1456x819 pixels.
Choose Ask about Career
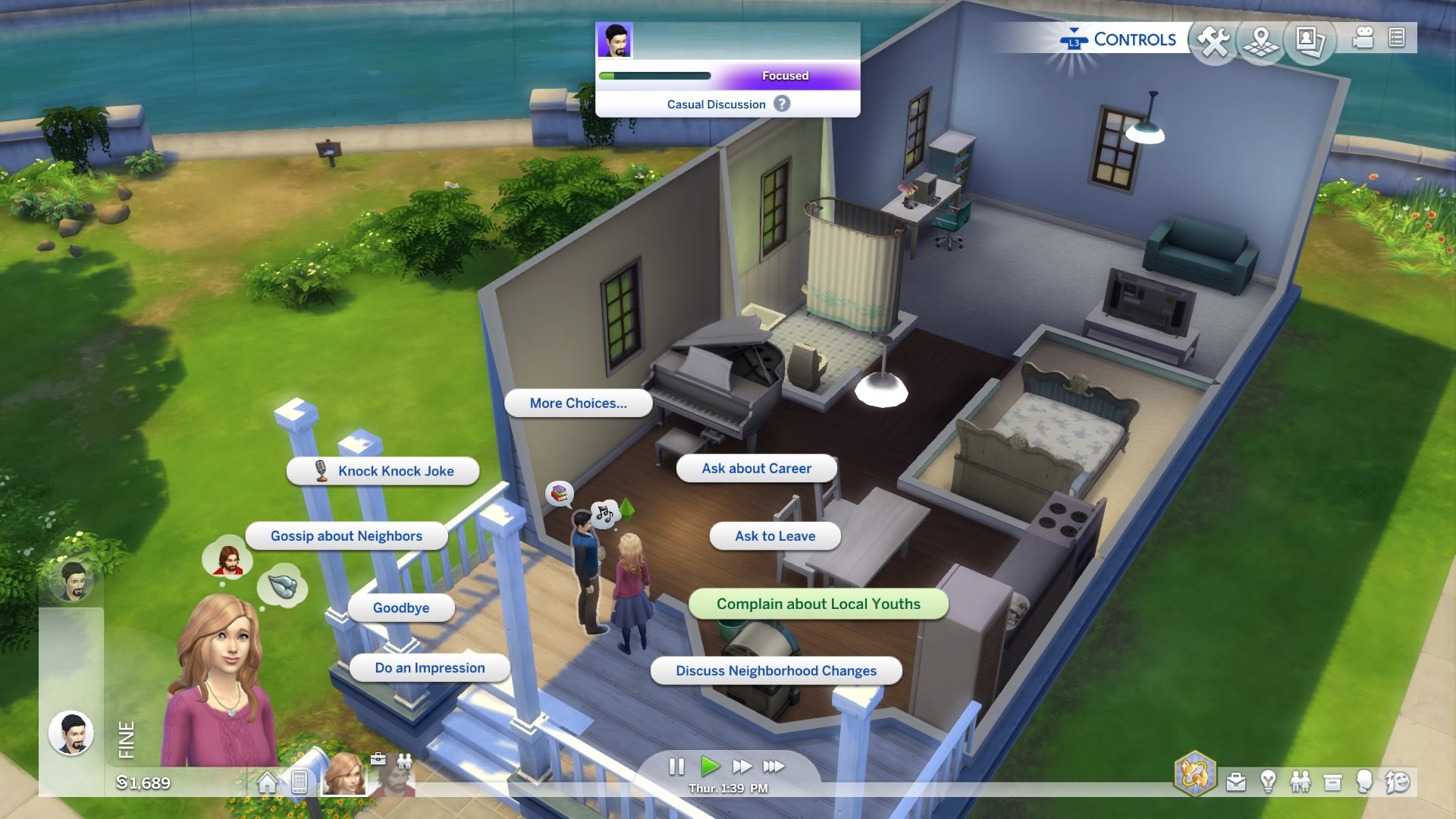pos(756,468)
